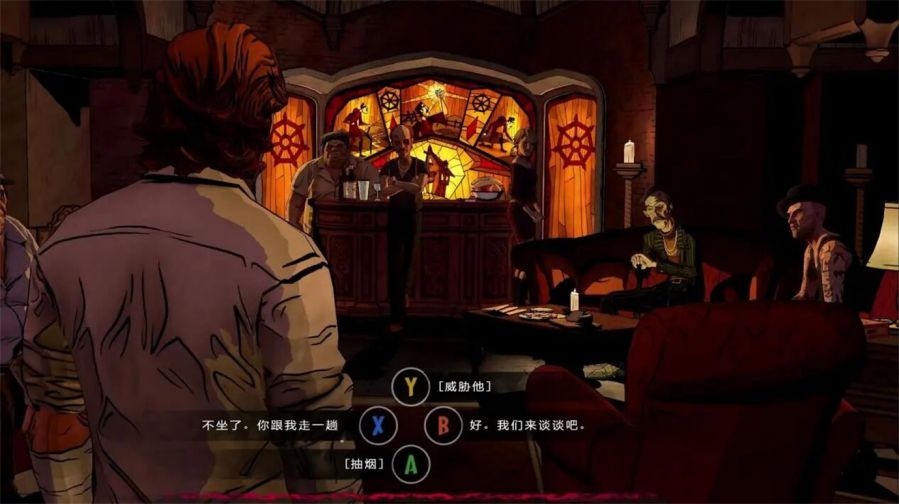
Task: Select the reply 不坐了。你跟我走一趟。
Action: point(377,425)
